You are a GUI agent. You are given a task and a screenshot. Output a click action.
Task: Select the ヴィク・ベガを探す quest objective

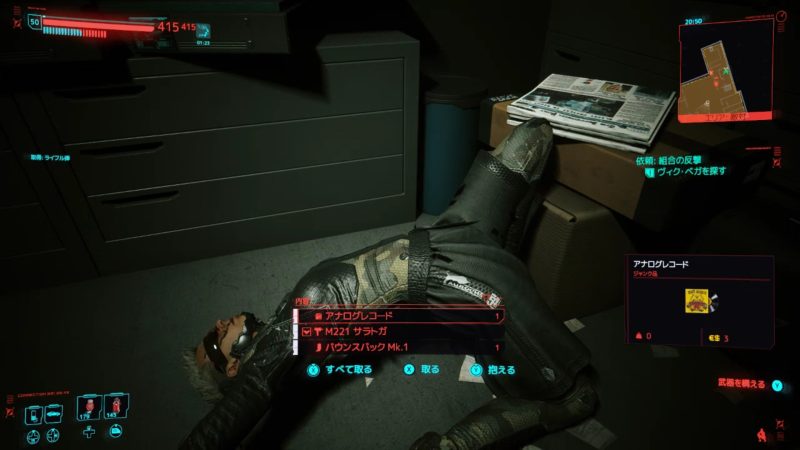[690, 171]
